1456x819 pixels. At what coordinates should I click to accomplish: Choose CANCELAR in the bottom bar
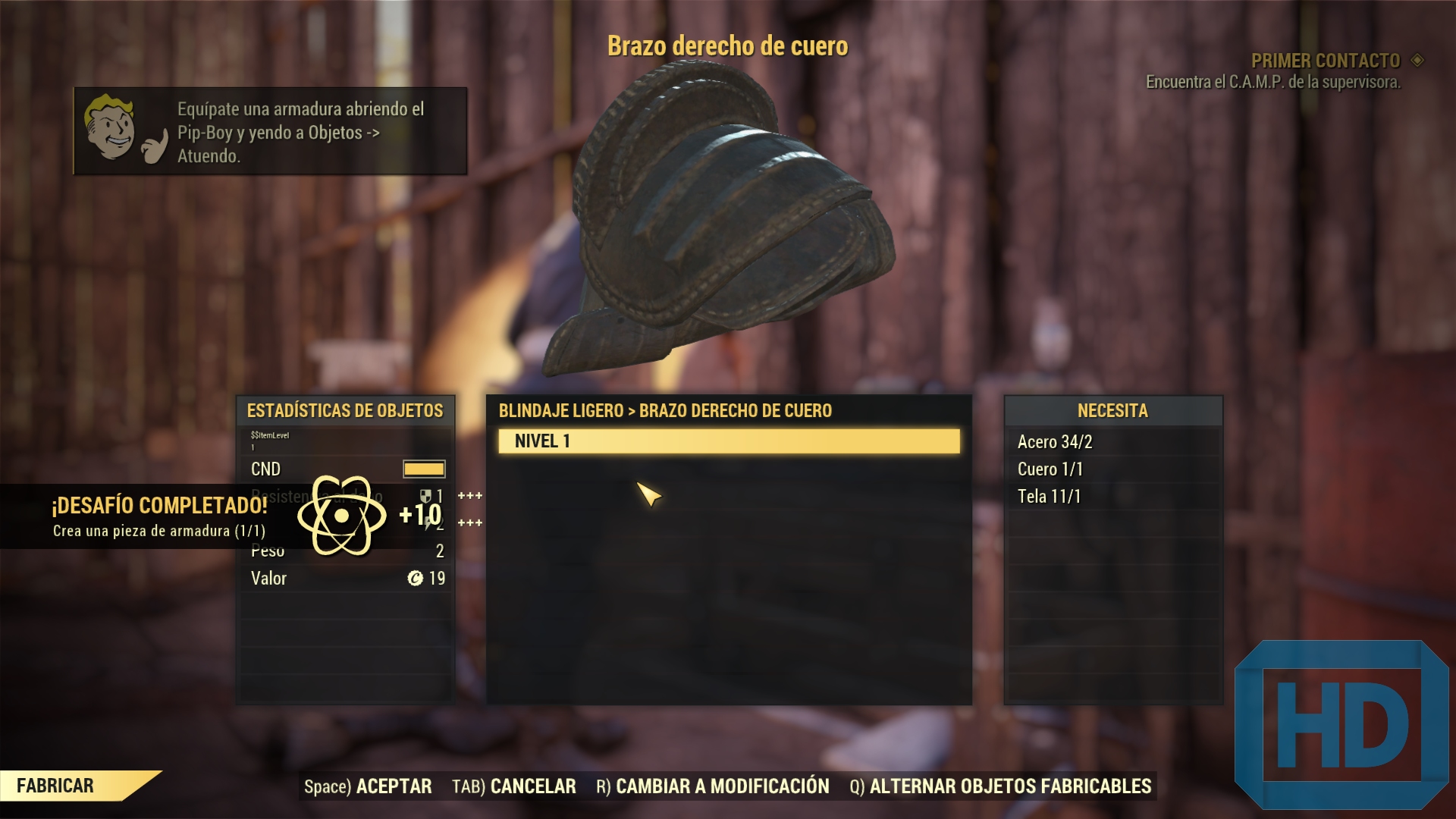[514, 786]
